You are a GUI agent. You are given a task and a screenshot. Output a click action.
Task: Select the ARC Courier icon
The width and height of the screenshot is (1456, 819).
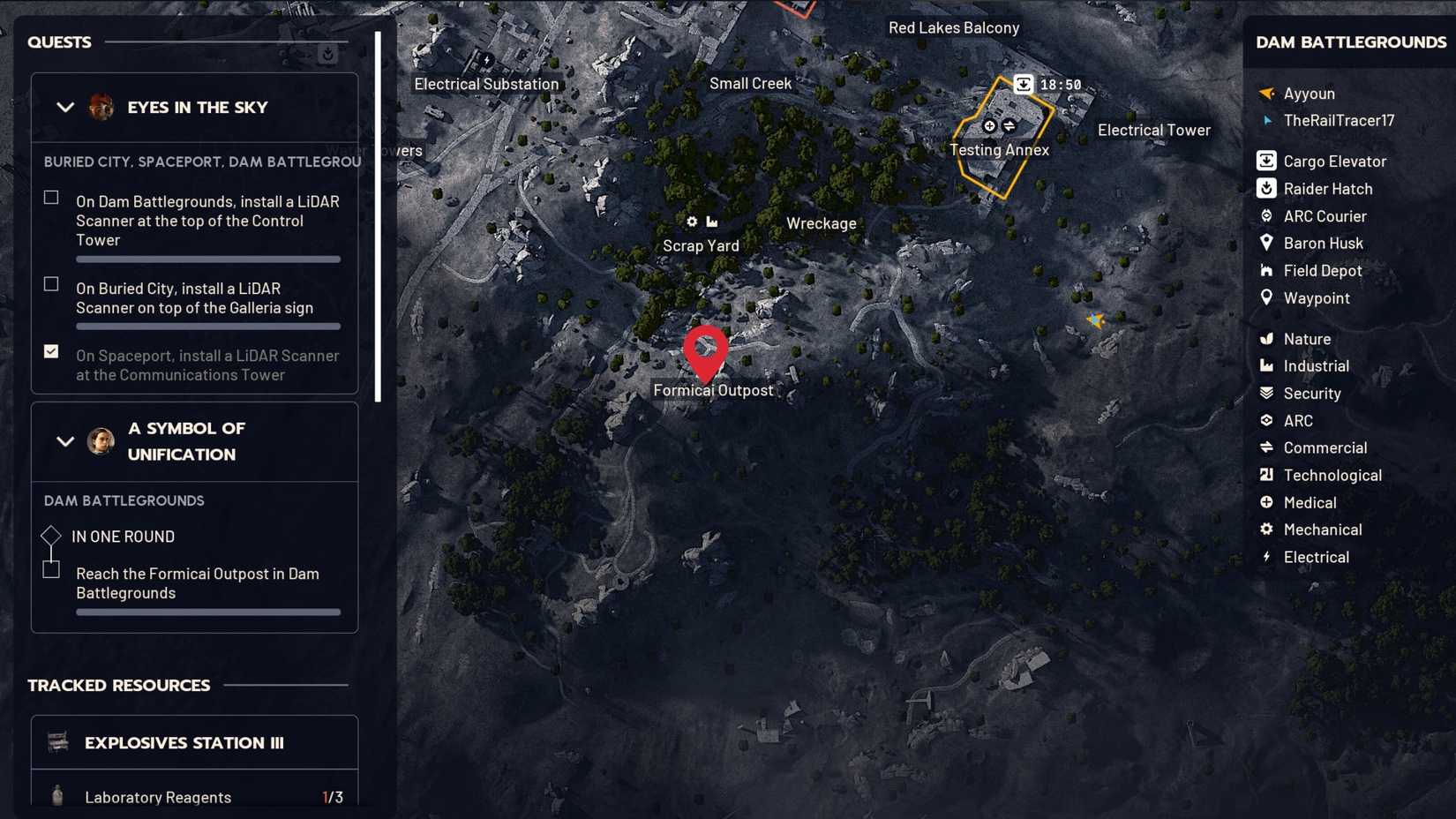pyautogui.click(x=1266, y=215)
